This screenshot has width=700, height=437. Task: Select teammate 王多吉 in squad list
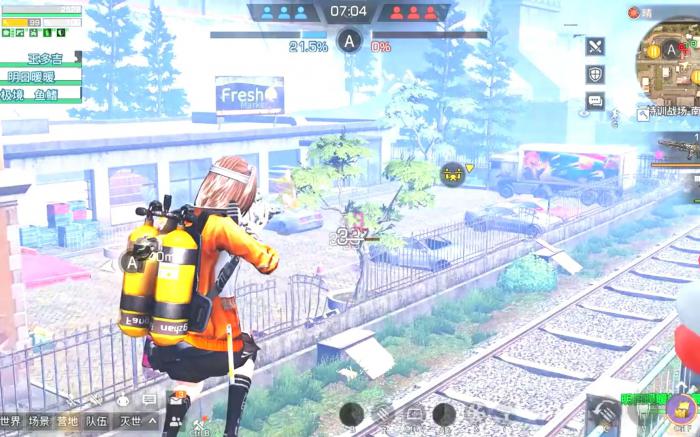click(44, 58)
